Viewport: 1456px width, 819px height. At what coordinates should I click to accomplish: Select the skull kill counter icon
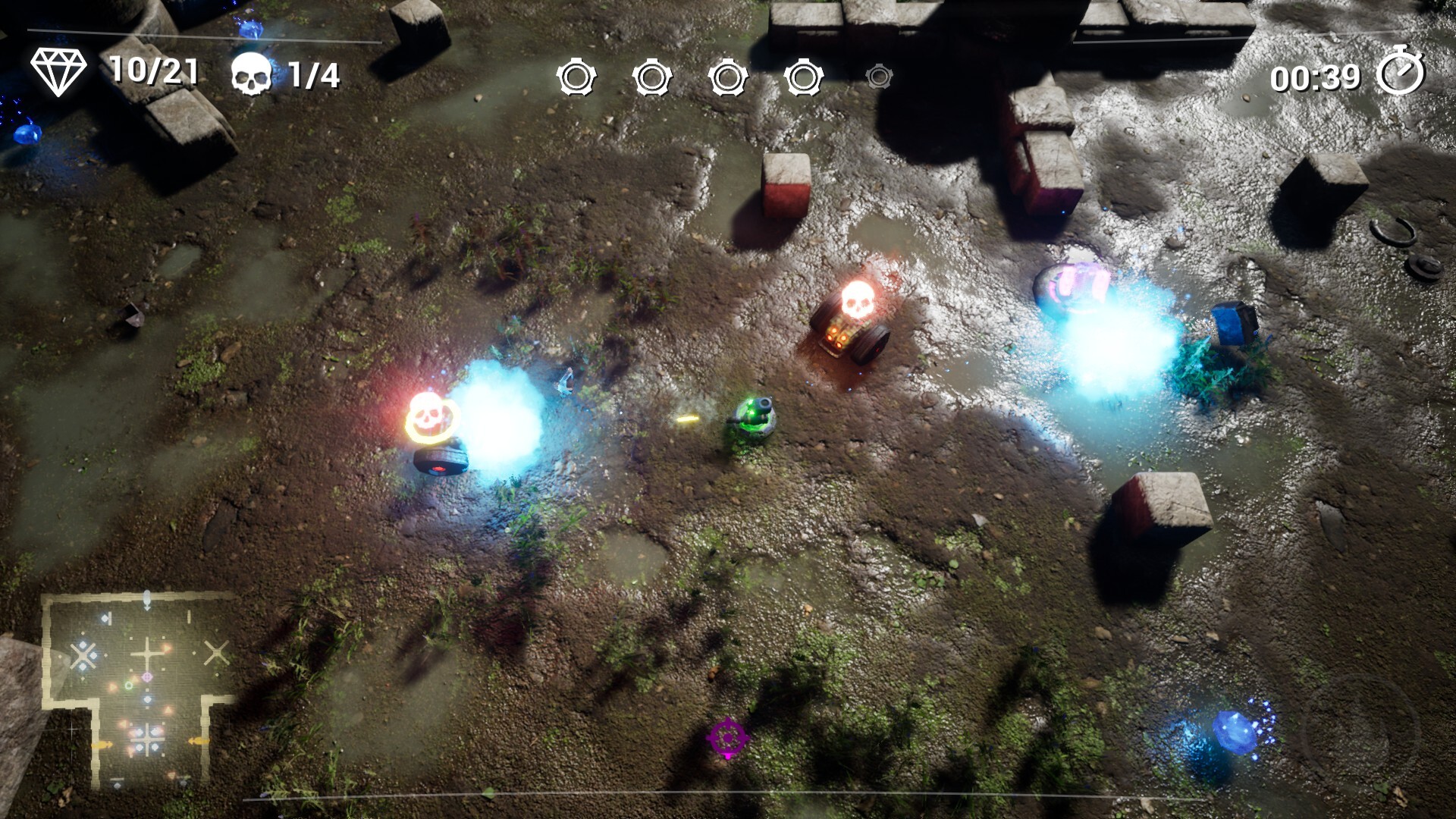(x=252, y=74)
